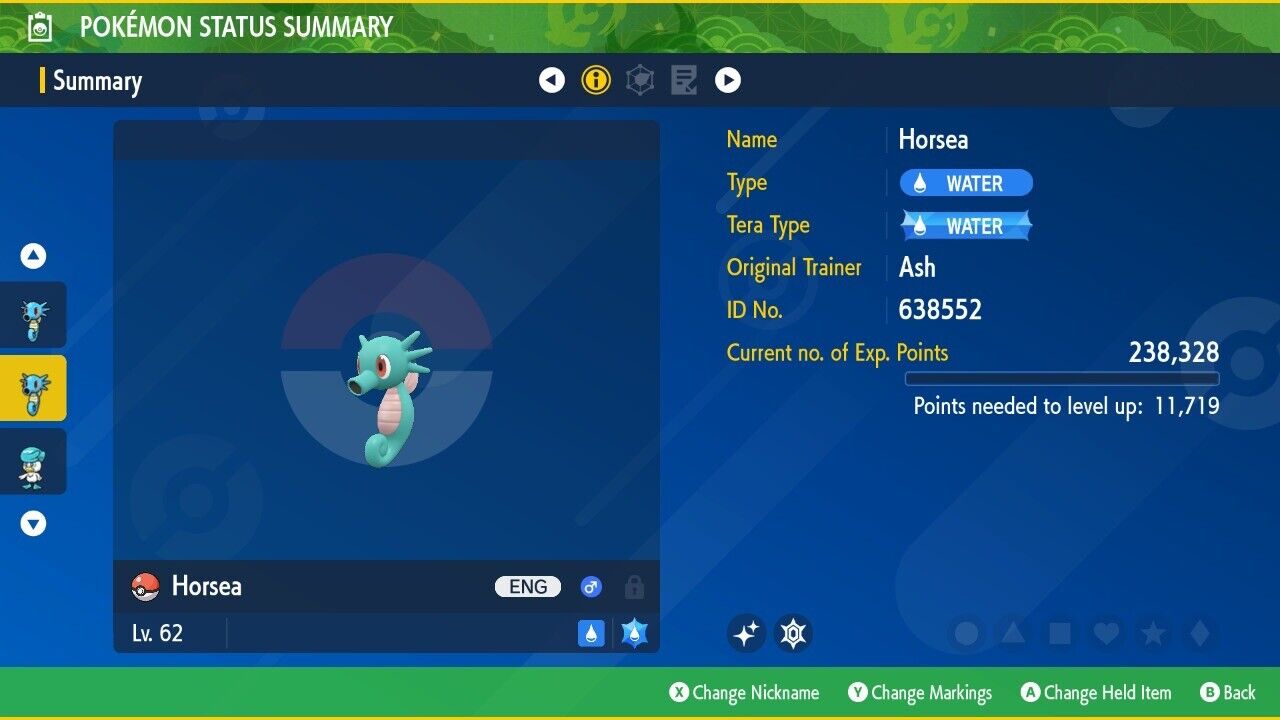Toggle the heart marking
The height and width of the screenshot is (720, 1280).
[x=1105, y=633]
